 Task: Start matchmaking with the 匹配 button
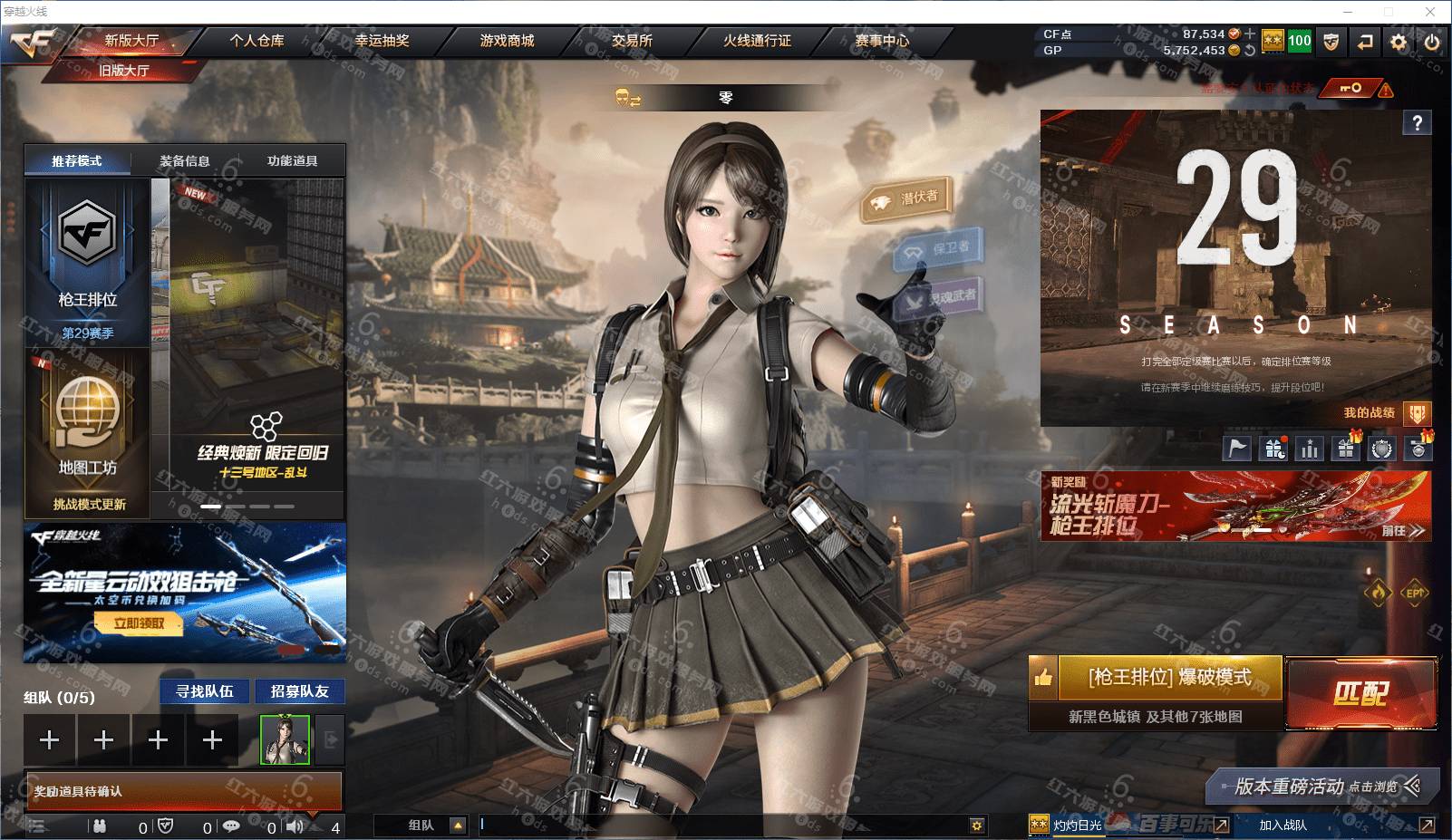1360,693
